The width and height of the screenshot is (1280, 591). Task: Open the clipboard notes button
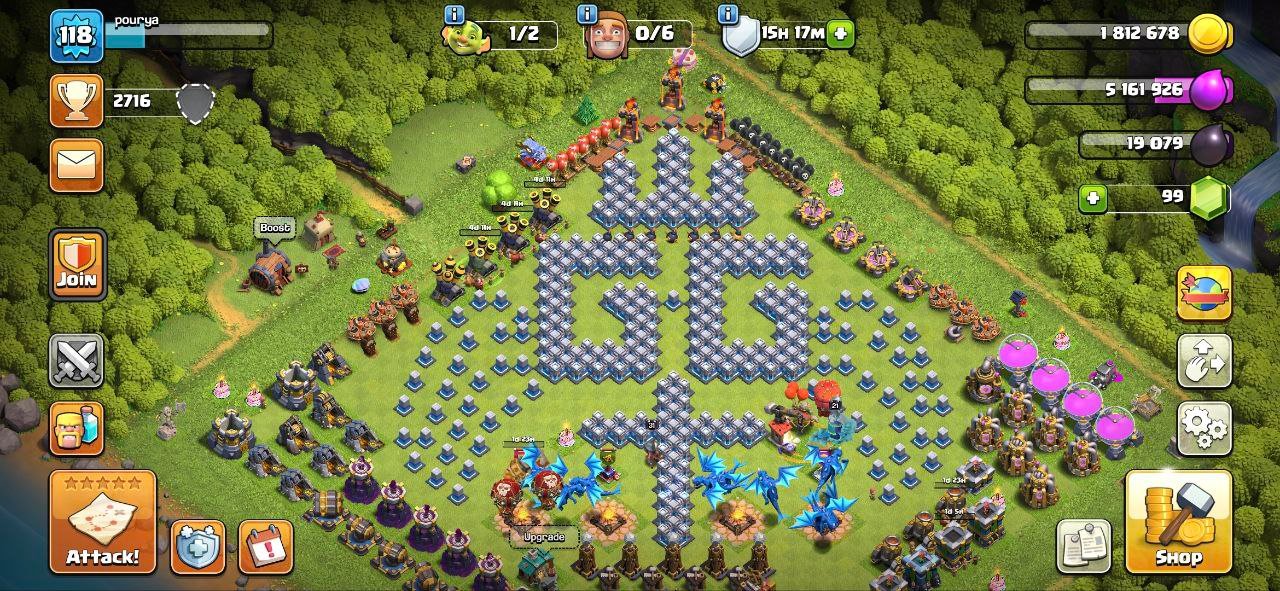pyautogui.click(x=1083, y=546)
